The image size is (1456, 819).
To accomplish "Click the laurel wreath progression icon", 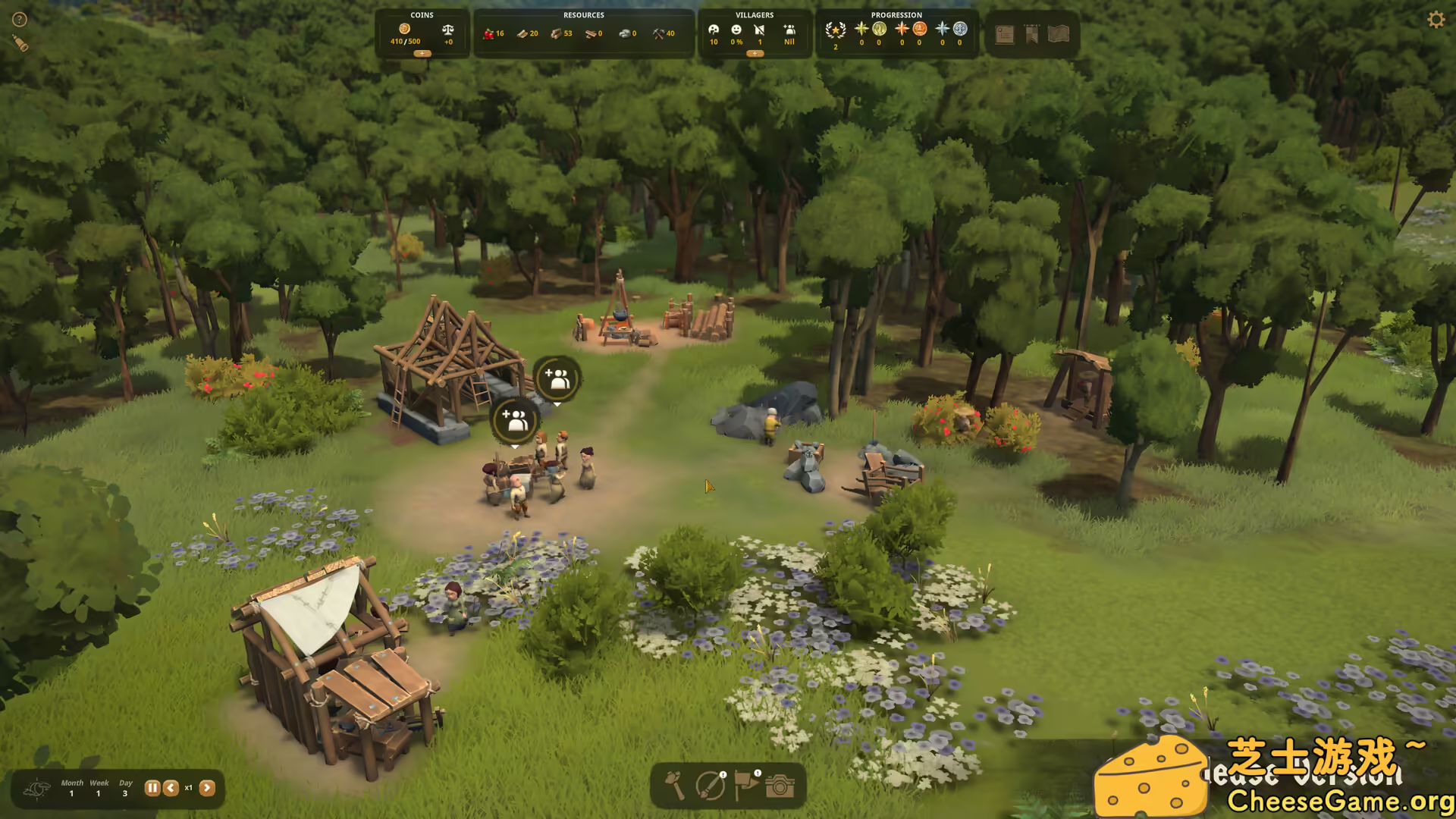I will [834, 30].
